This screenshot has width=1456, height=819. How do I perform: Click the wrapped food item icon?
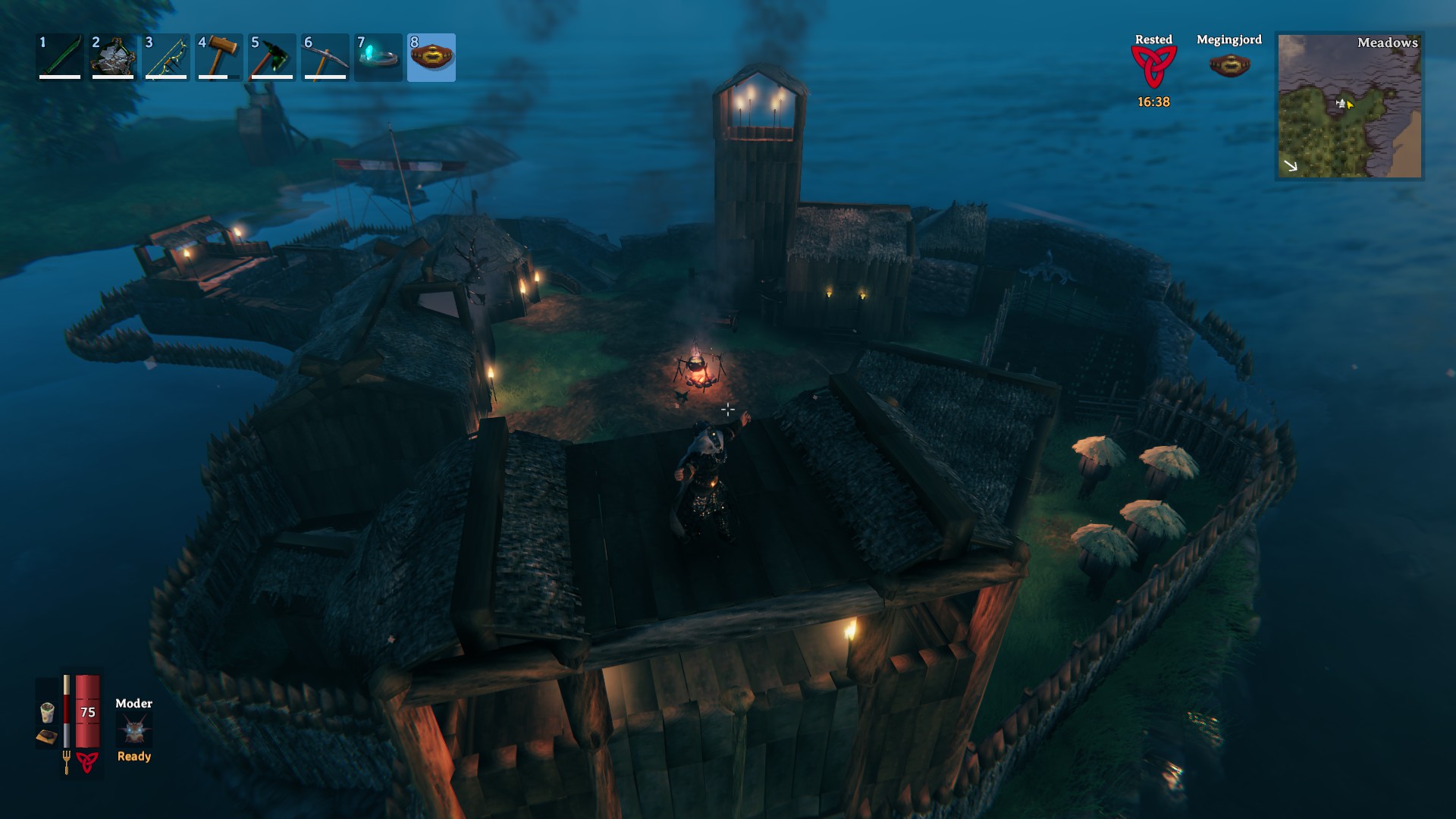click(47, 712)
